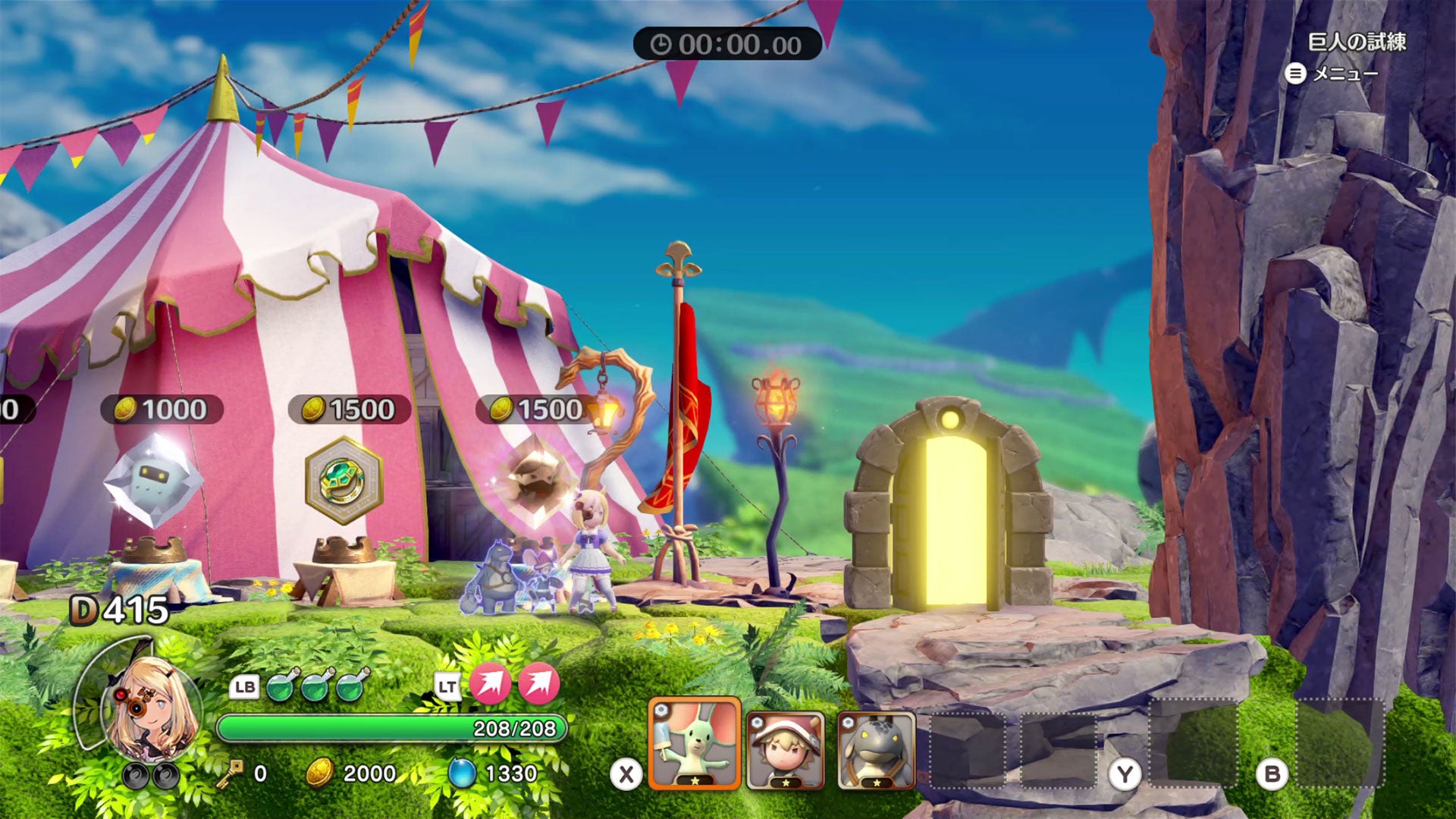1456x819 pixels.
Task: Select the gray beast companion portrait
Action: (876, 750)
